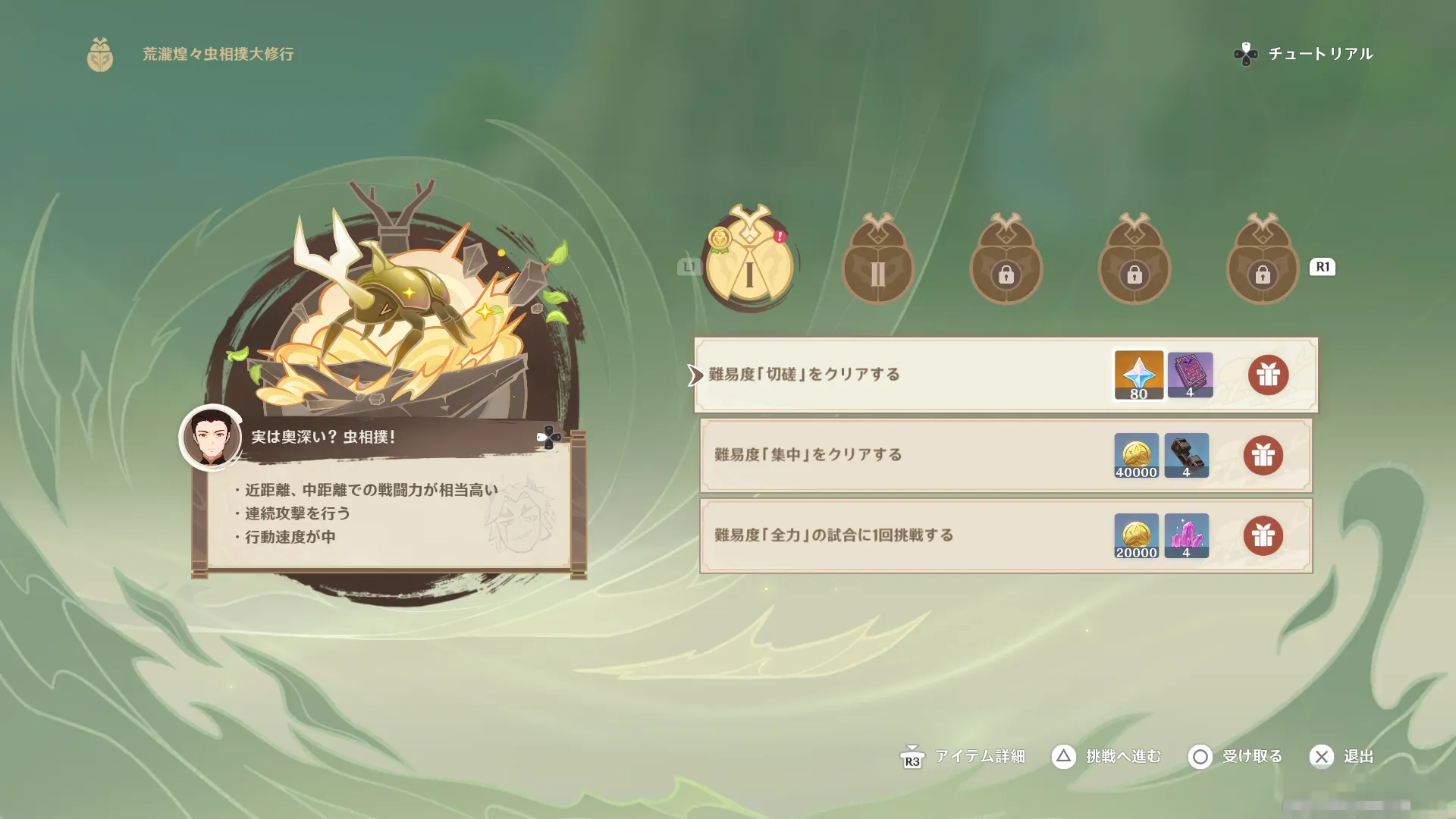This screenshot has width=1456, height=819.
Task: Claim gift for the 集中 challenge
Action: (1263, 455)
